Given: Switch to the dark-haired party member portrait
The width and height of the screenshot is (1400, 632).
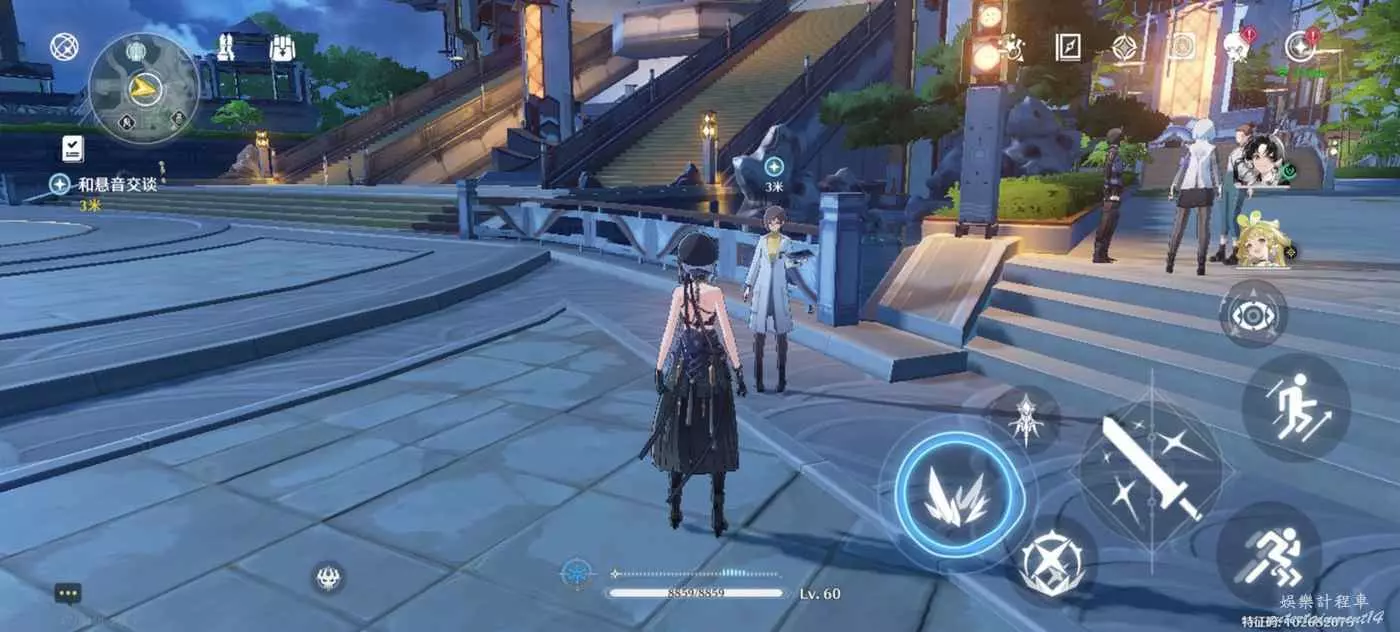Looking at the screenshot, I should [1260, 160].
